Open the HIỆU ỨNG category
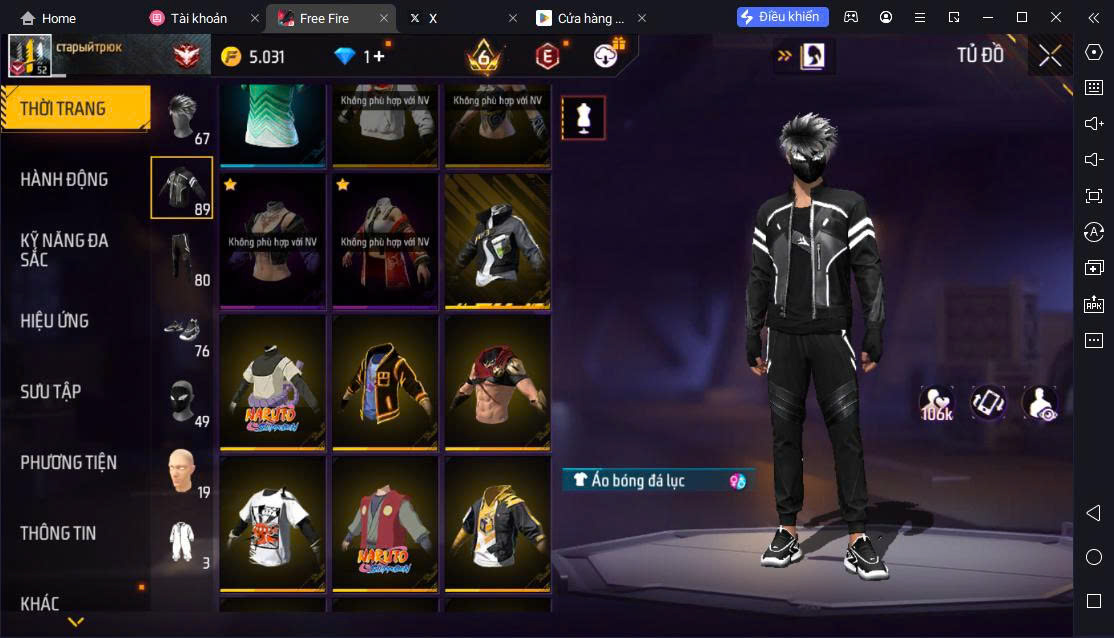The height and width of the screenshot is (638, 1114). (55, 321)
